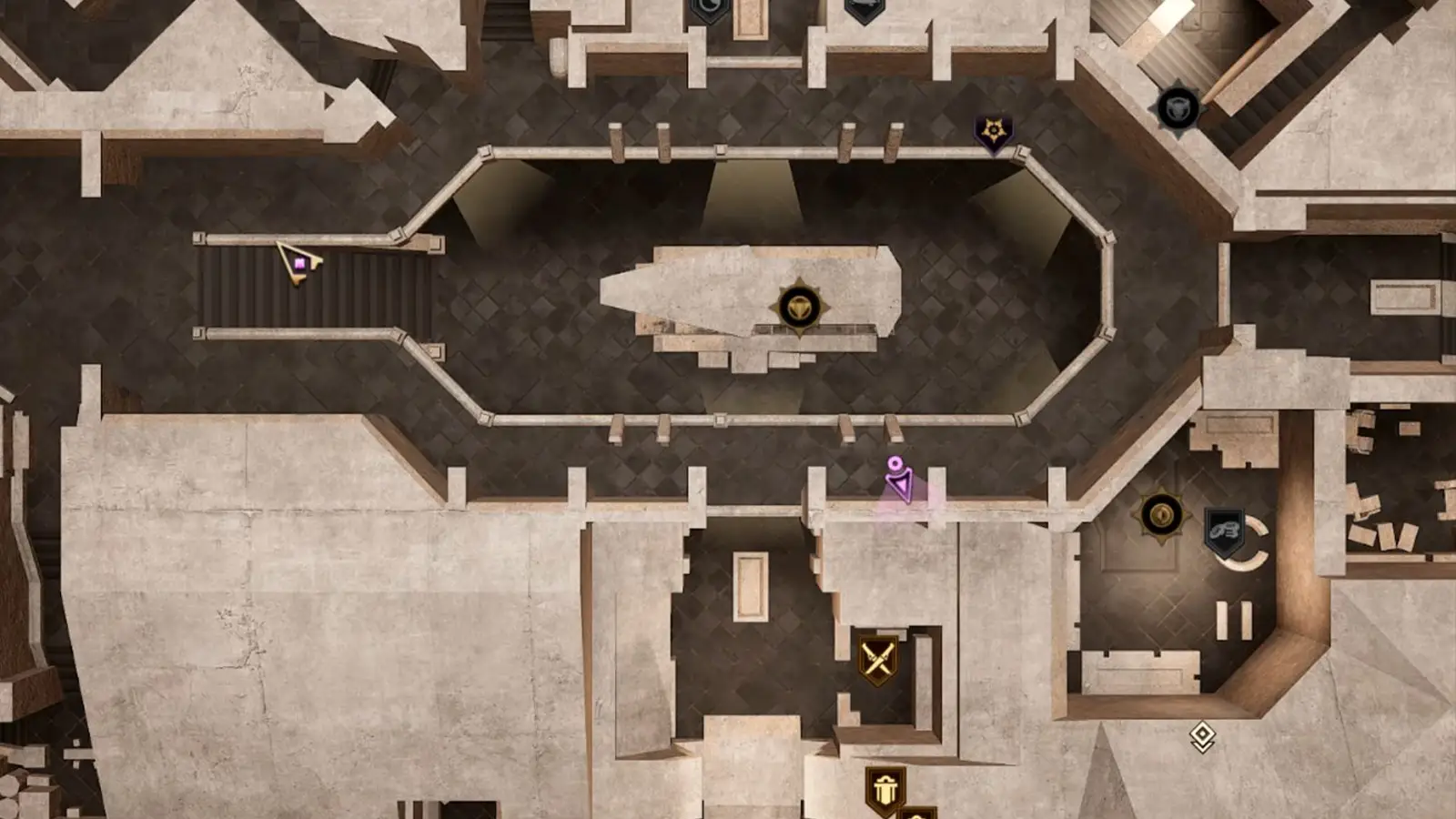Select the armor vendor shield marker near the bottom
The width and height of the screenshot is (1456, 819).
[x=885, y=788]
